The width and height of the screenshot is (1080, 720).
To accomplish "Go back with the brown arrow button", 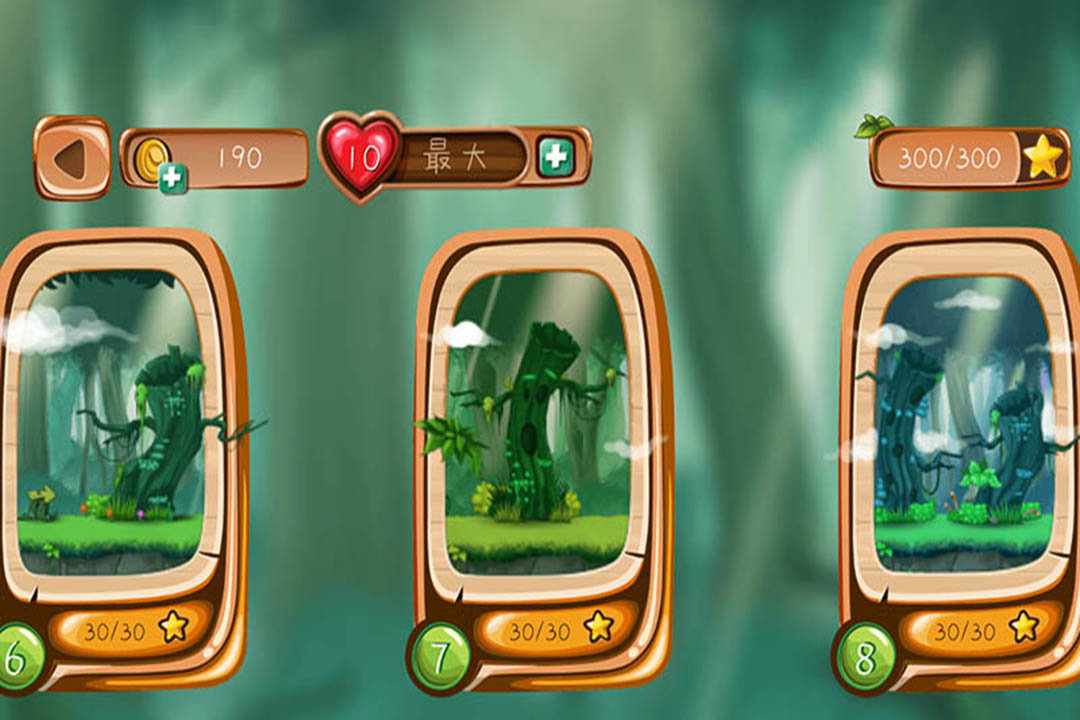I will point(71,158).
